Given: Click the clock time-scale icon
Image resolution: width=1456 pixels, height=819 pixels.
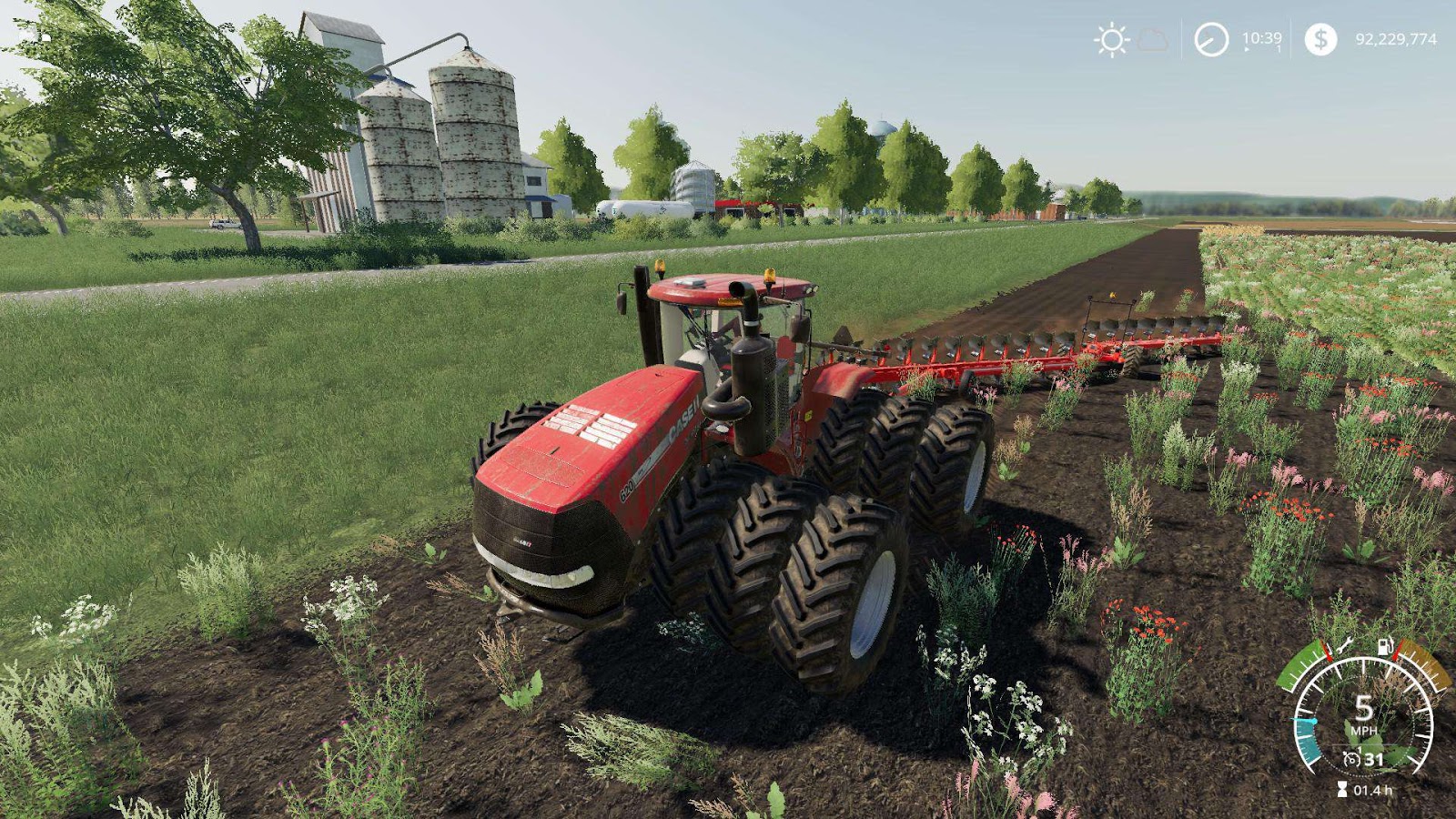Looking at the screenshot, I should (x=1211, y=38).
